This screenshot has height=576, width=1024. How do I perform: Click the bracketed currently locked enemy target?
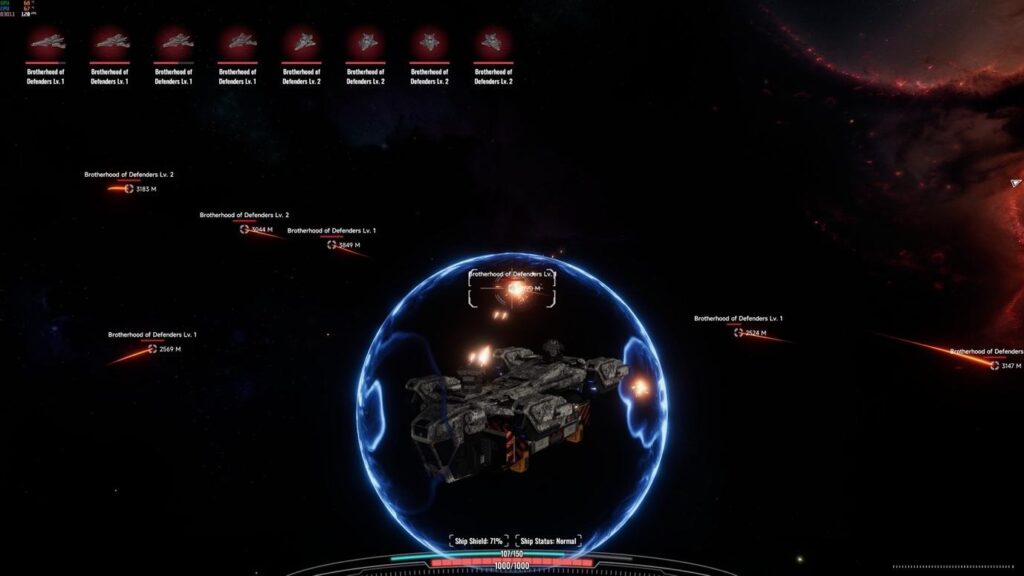pos(513,289)
